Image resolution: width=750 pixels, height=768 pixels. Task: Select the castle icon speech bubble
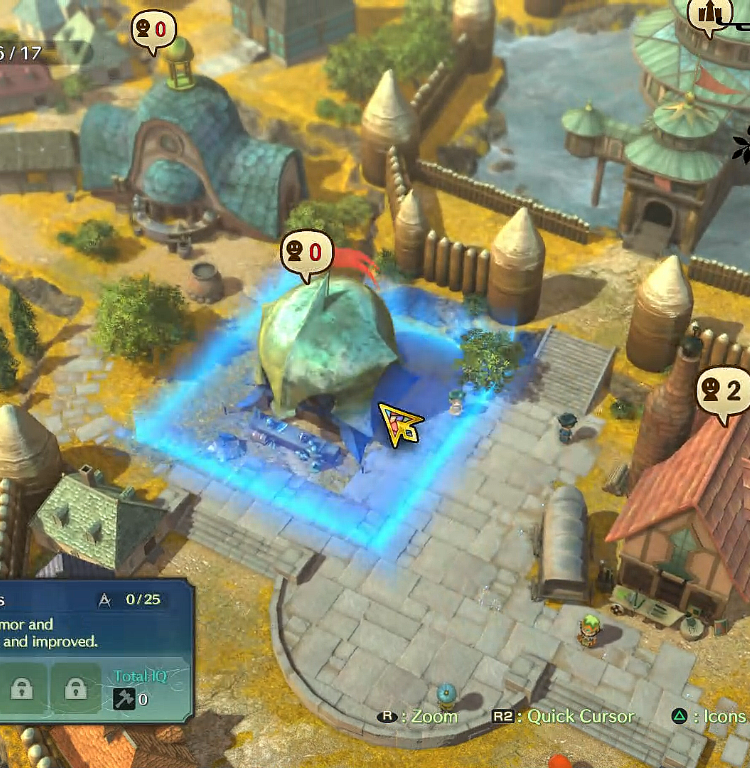pyautogui.click(x=712, y=14)
